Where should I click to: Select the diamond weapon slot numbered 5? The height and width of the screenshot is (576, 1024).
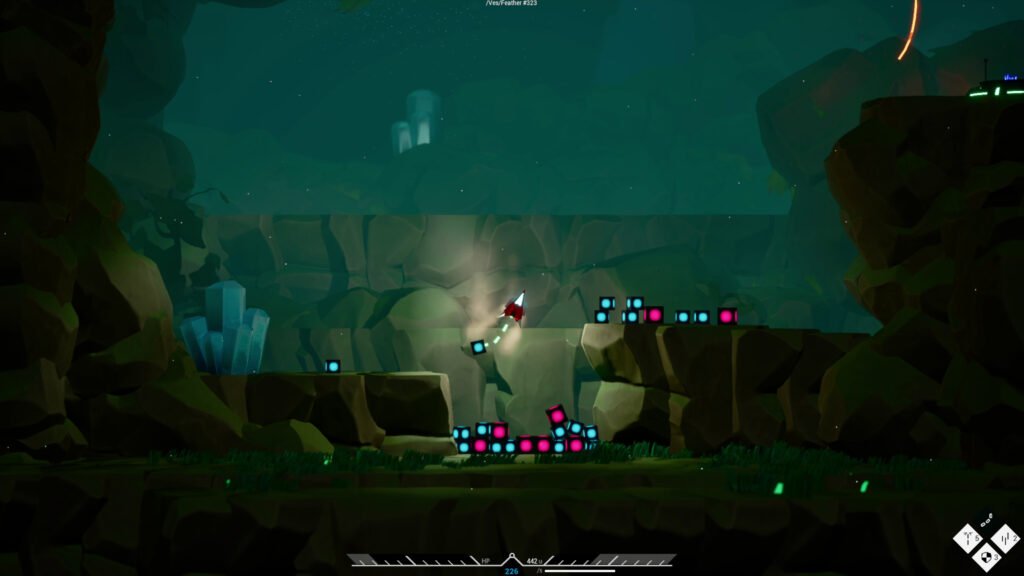point(968,540)
